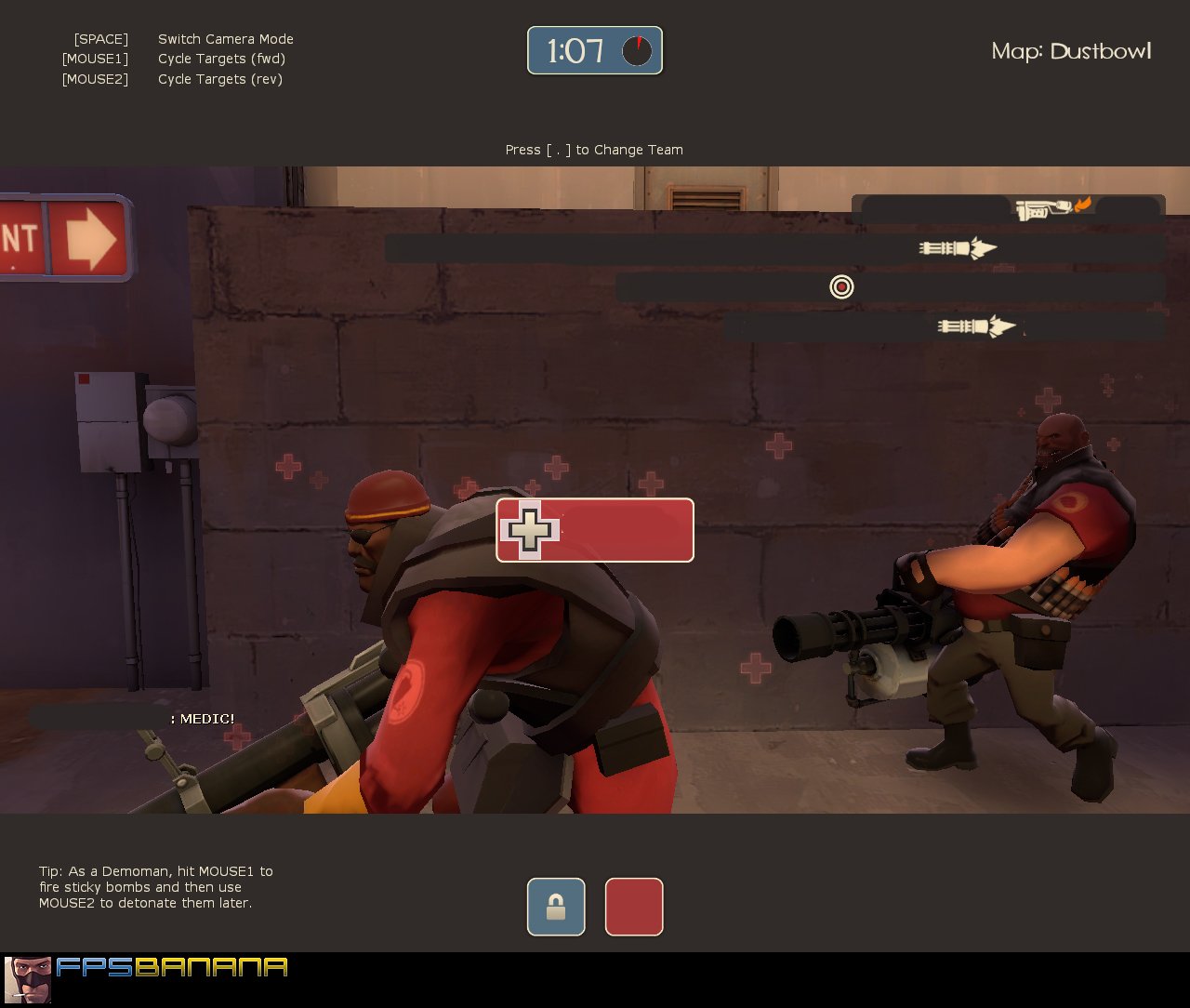
Task: Select the topmost minigun kill icon
Action: (958, 247)
